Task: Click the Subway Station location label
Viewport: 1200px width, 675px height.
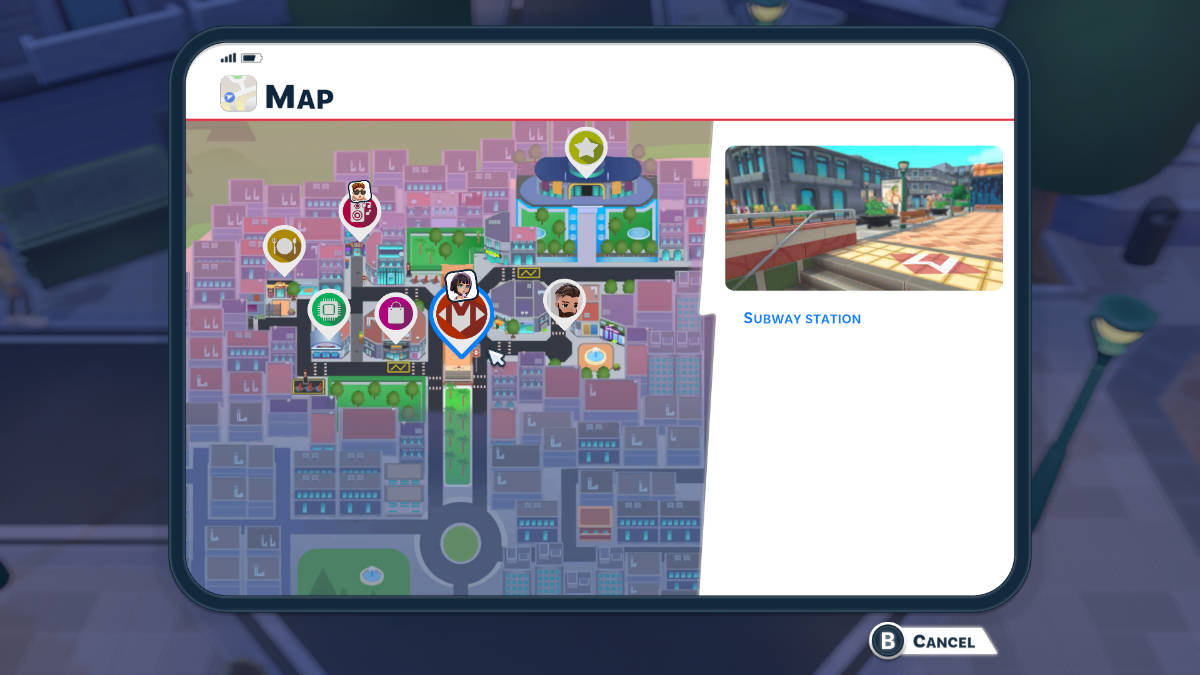Action: tap(802, 319)
